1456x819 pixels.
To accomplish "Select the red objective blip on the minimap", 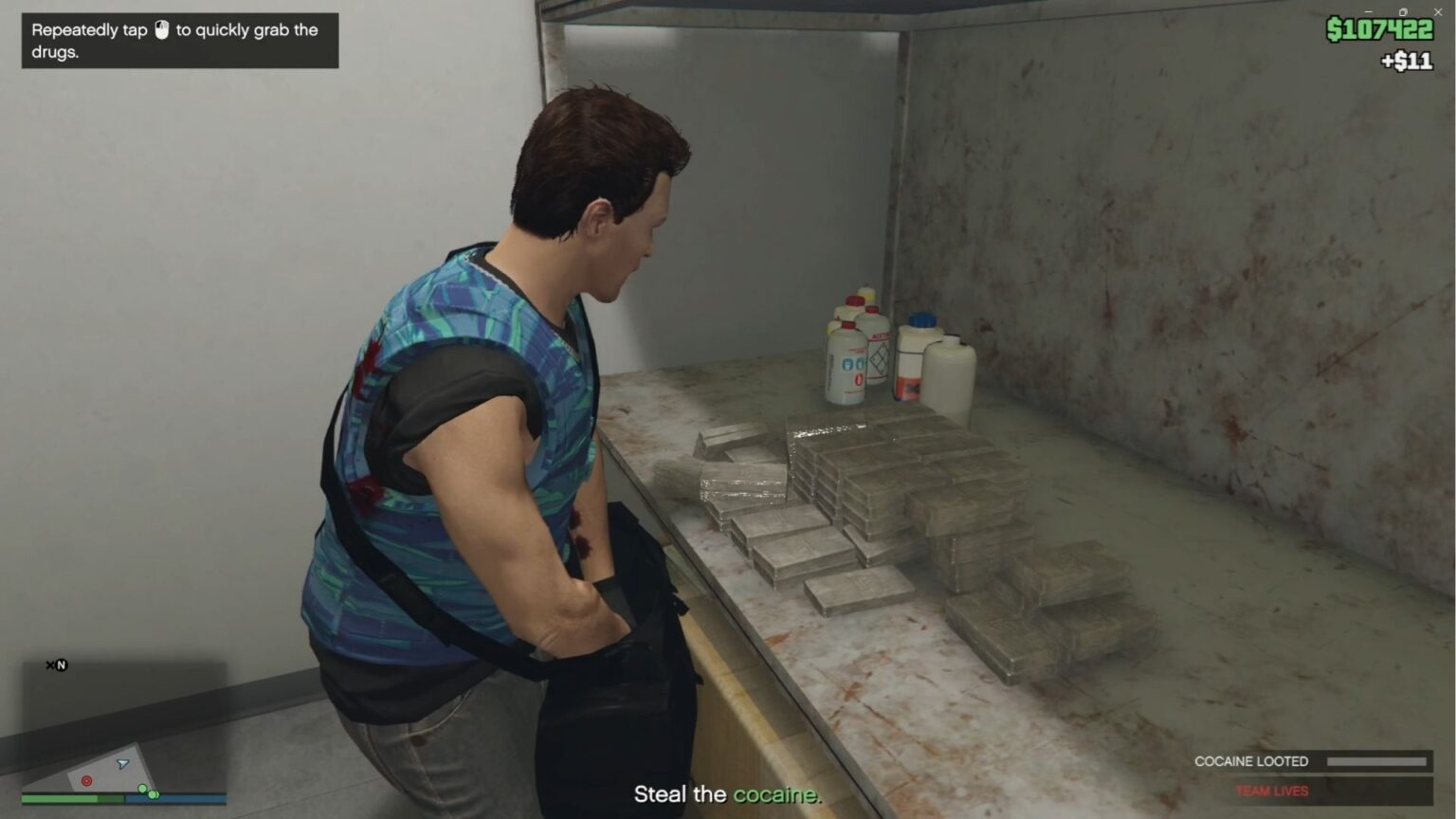I will pyautogui.click(x=87, y=781).
